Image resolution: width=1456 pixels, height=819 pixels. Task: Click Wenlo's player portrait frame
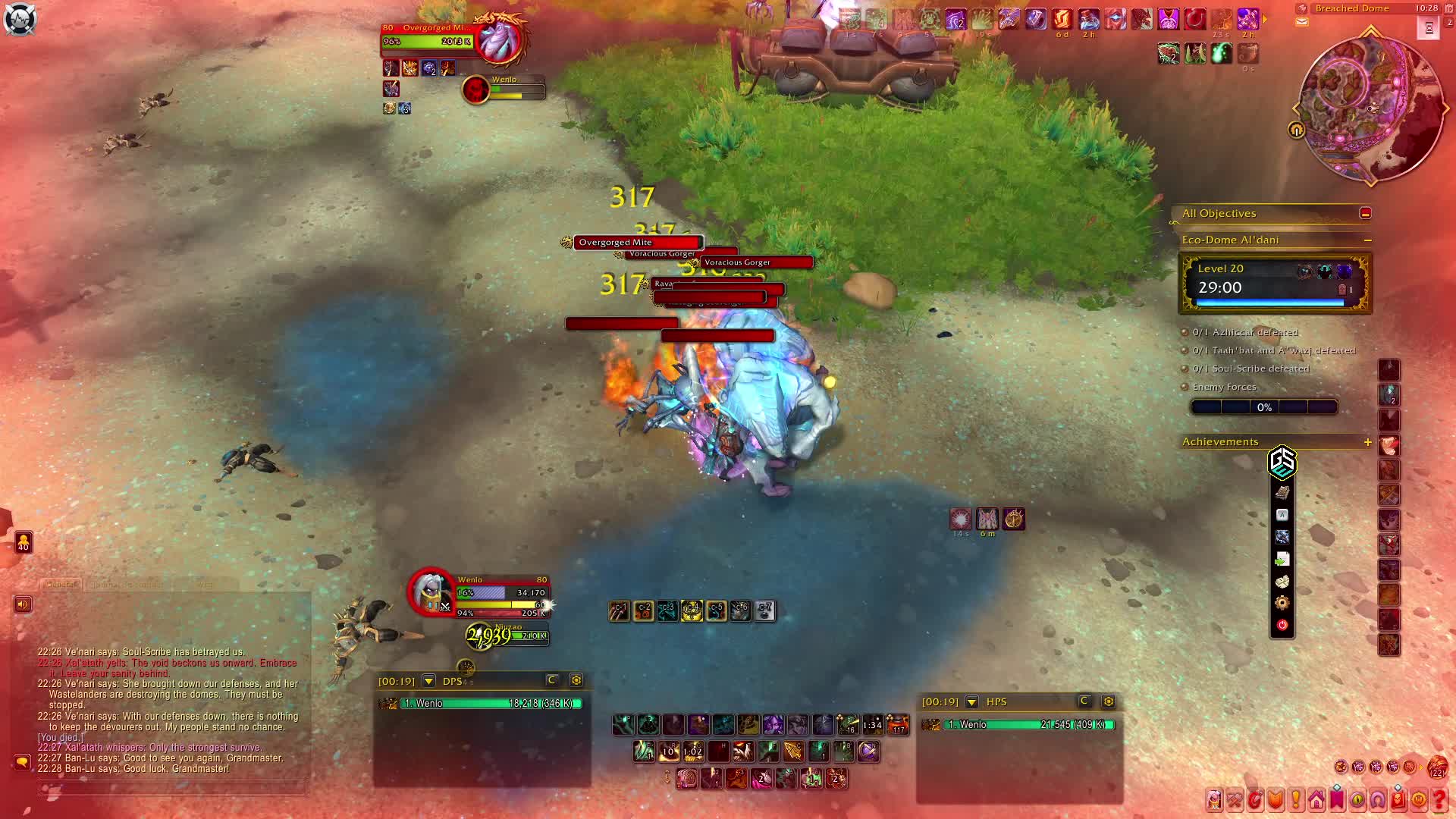point(431,592)
